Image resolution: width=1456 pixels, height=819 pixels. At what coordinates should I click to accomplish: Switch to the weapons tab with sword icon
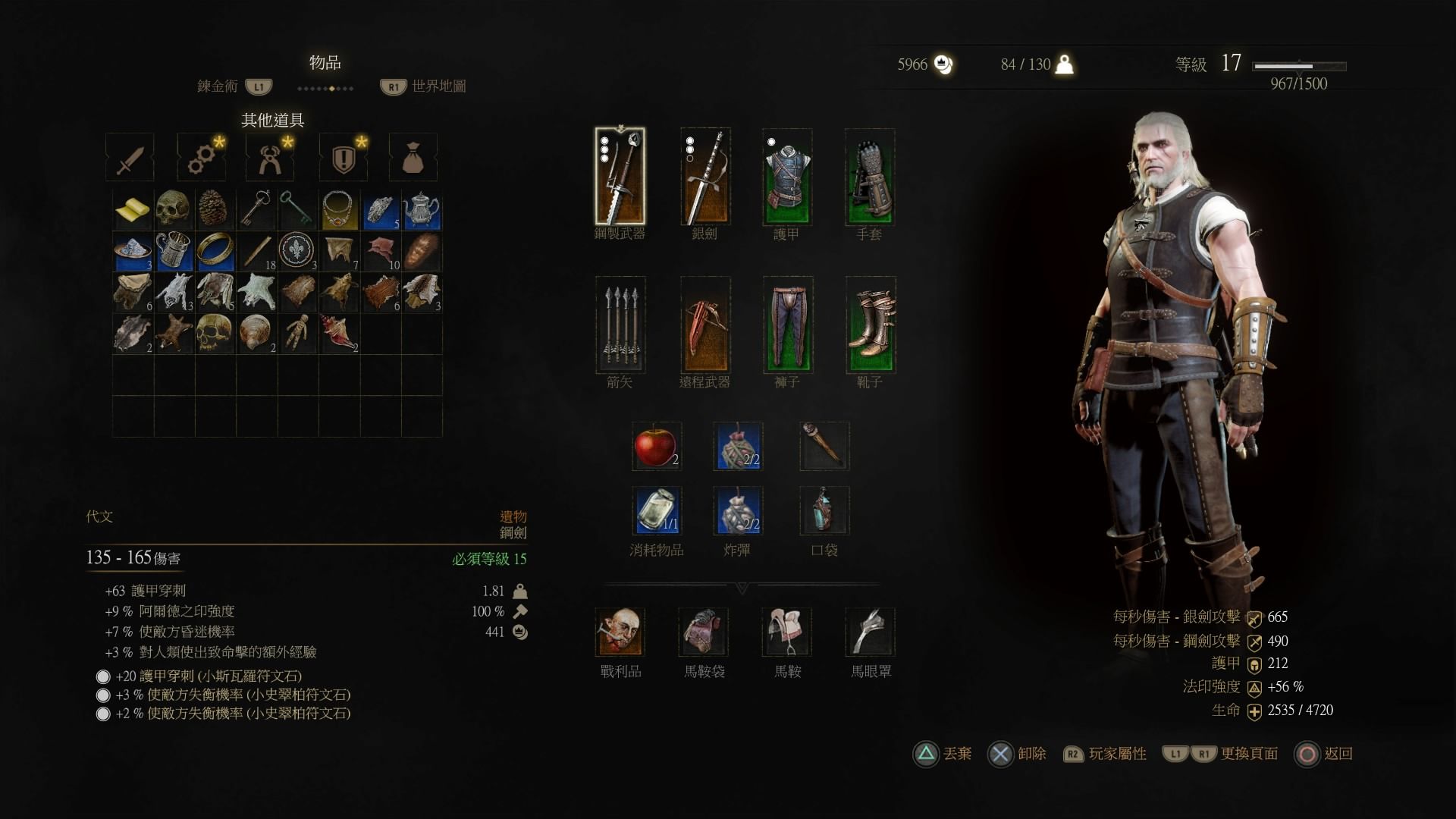pyautogui.click(x=130, y=158)
